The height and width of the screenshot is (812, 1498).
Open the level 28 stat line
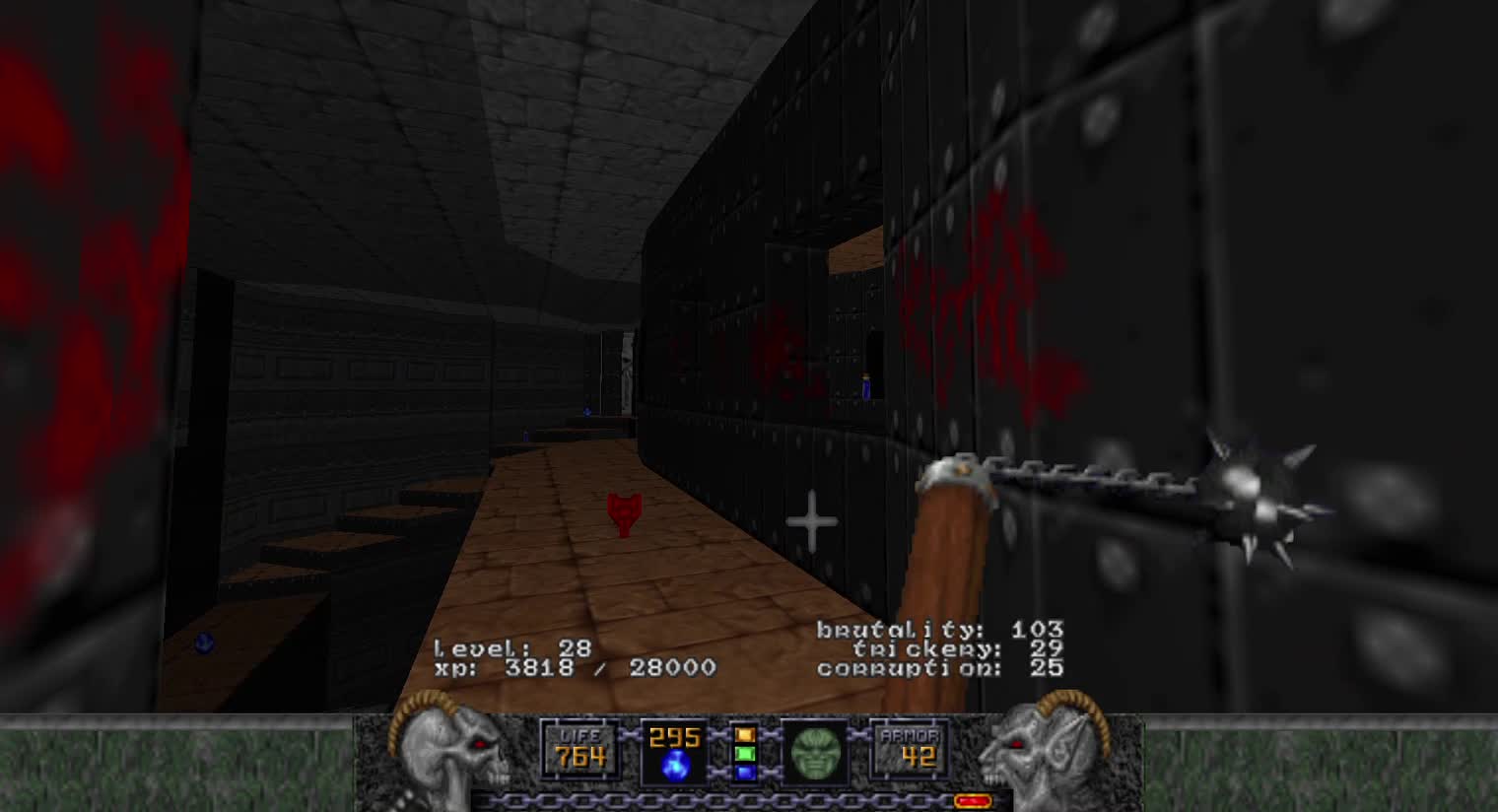[x=511, y=647]
